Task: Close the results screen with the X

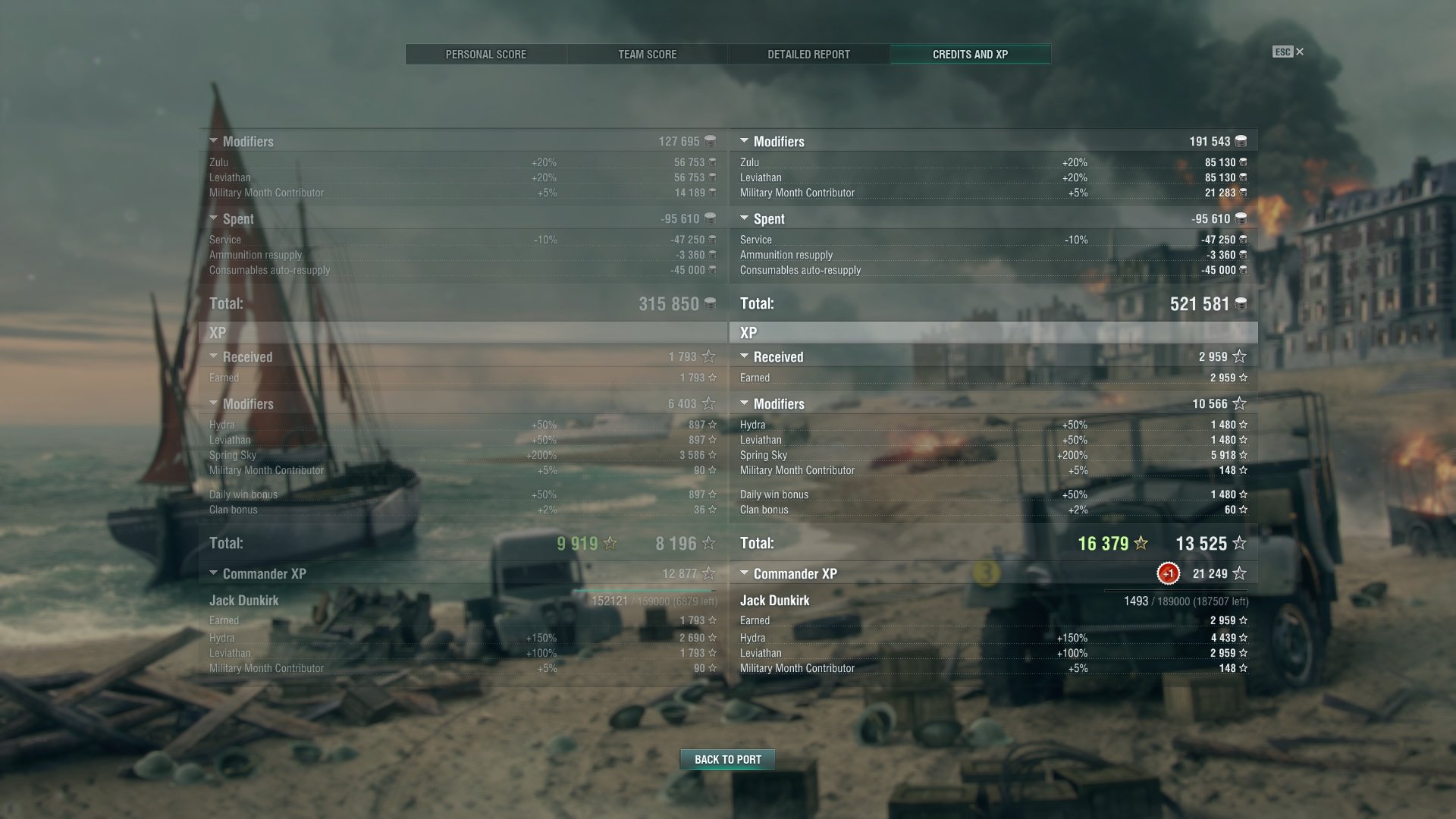Action: [1300, 52]
